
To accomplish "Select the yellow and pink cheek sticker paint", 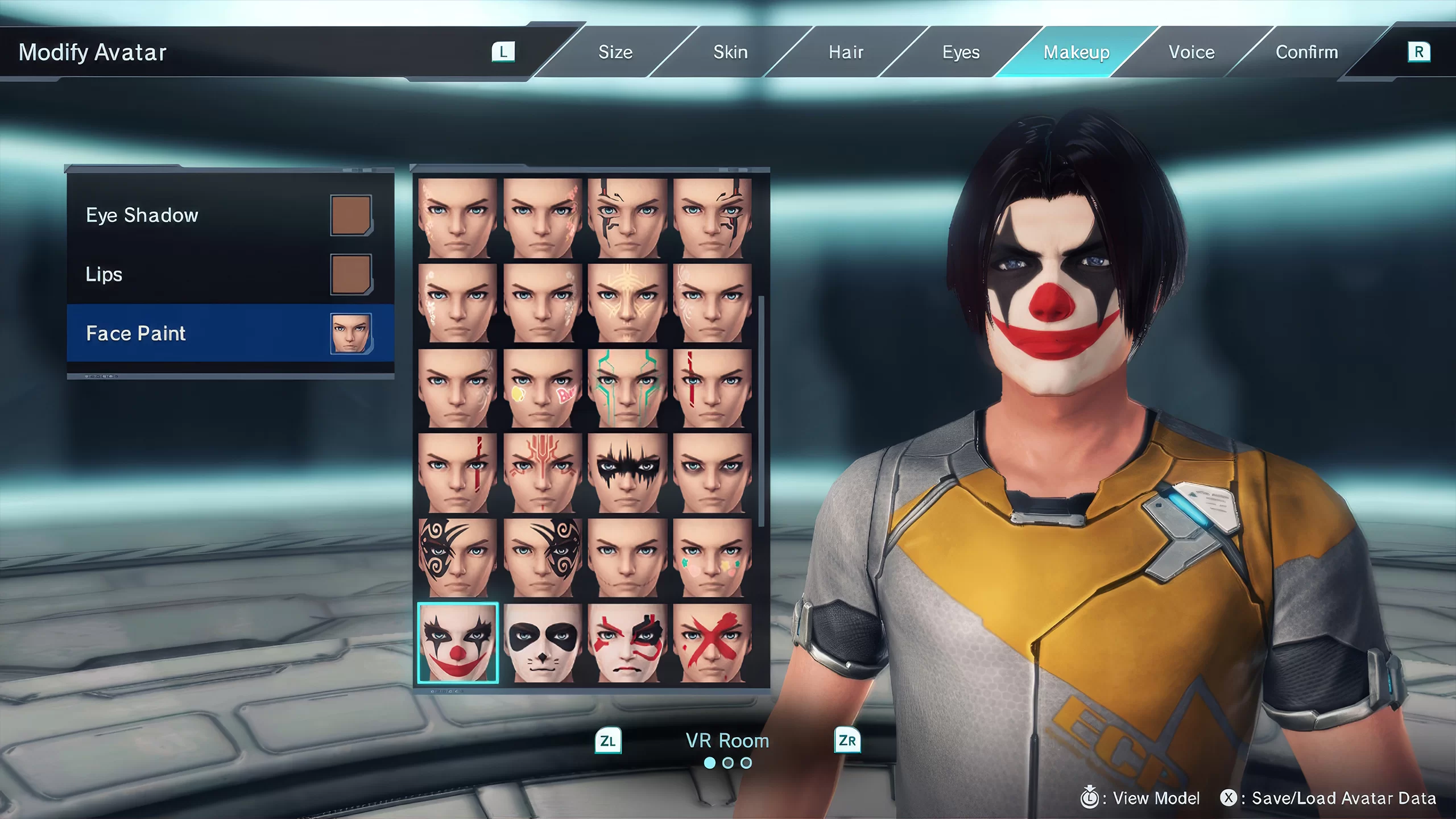I will pos(543,388).
